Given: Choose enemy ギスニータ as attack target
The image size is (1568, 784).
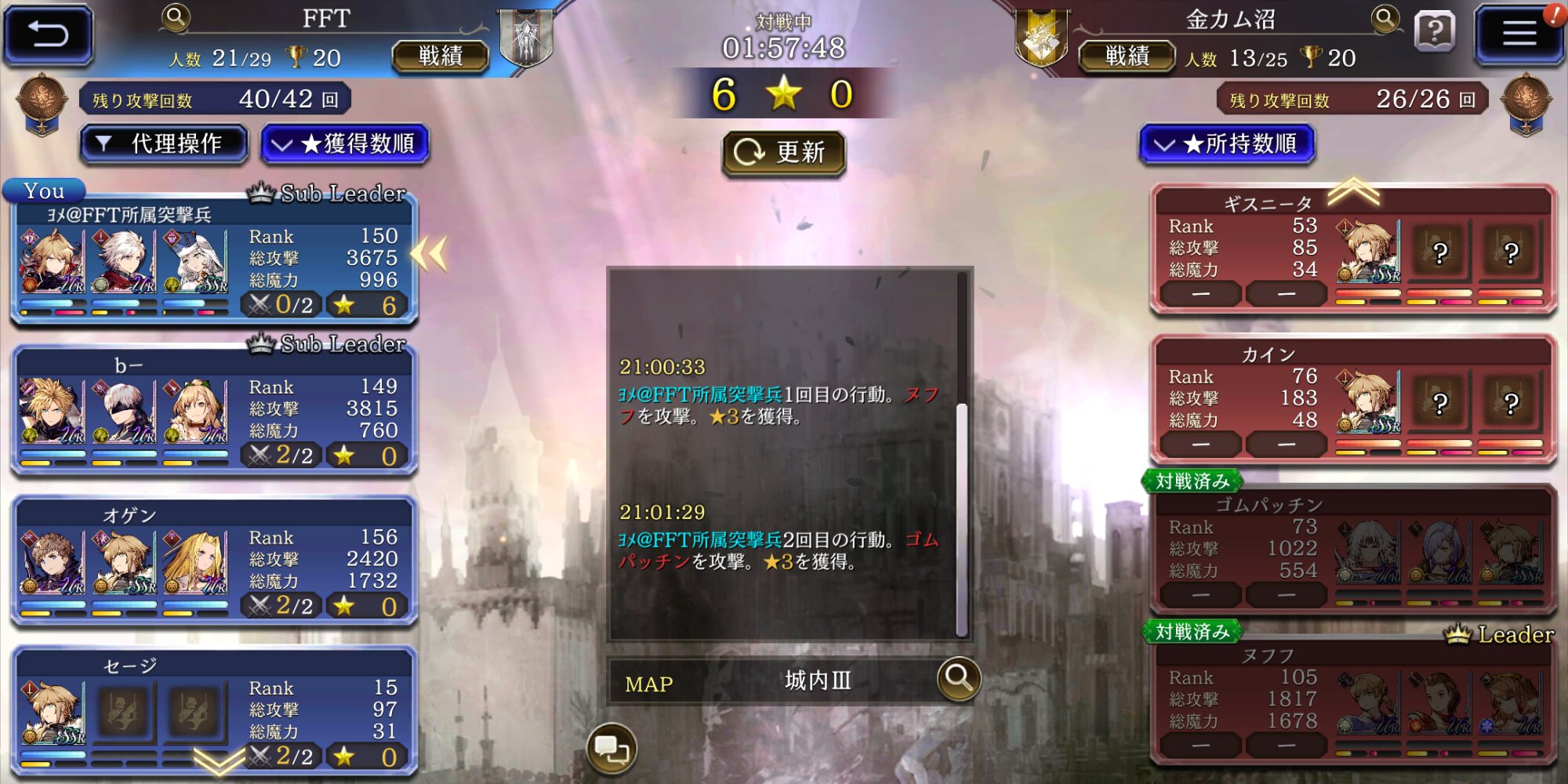Looking at the screenshot, I should [x=1352, y=251].
